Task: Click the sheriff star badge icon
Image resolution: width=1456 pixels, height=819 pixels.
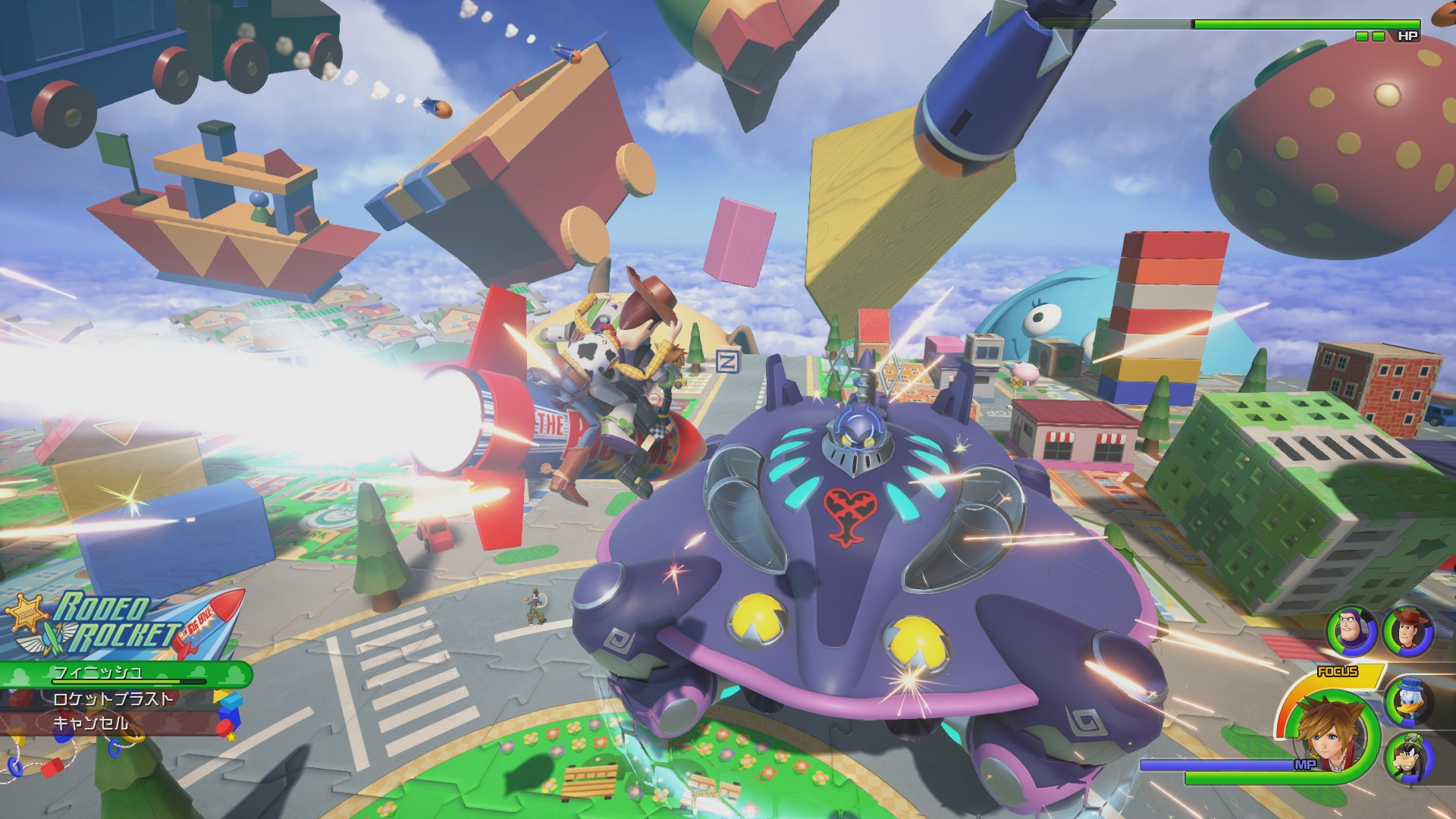Action: tap(27, 616)
